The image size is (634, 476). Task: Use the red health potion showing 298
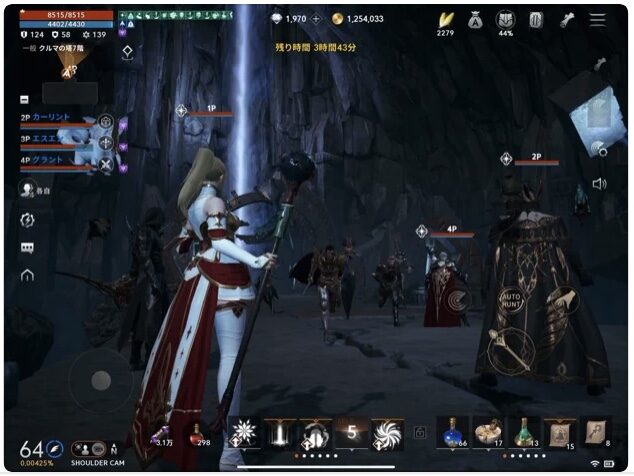(201, 431)
